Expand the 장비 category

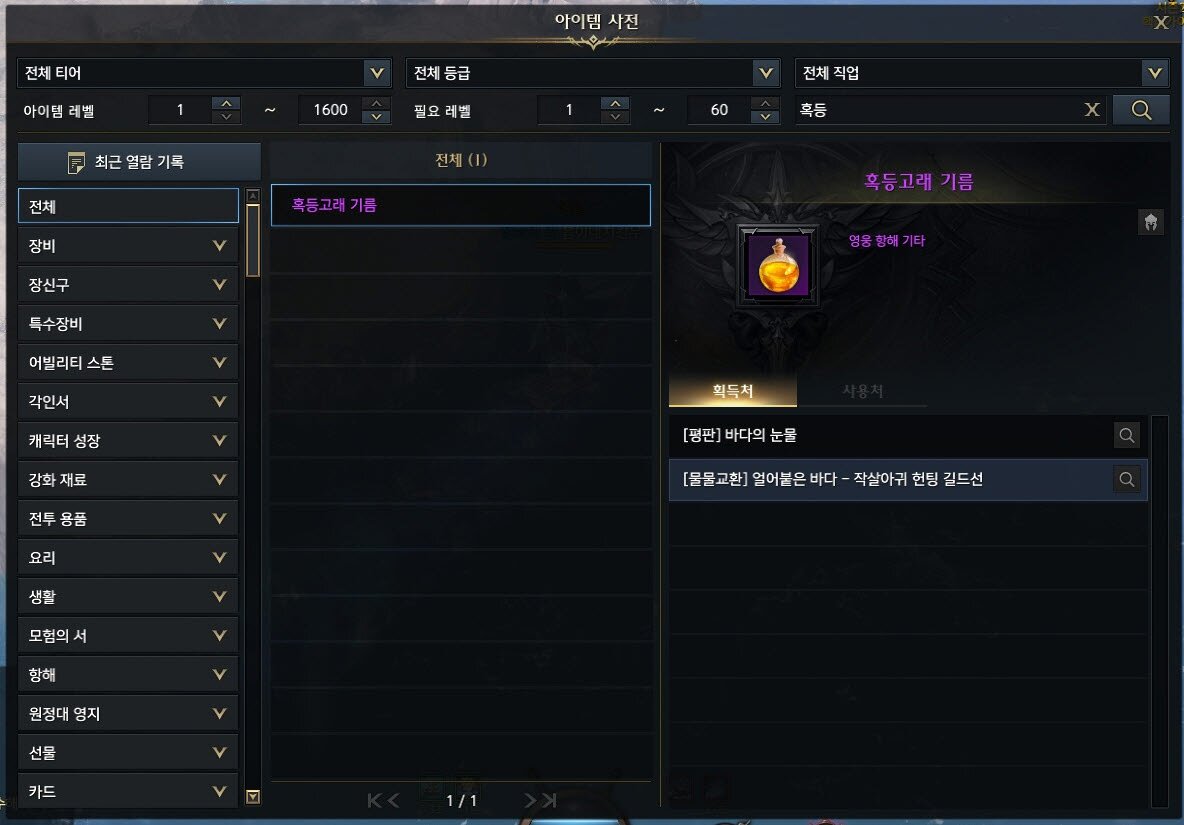[128, 245]
